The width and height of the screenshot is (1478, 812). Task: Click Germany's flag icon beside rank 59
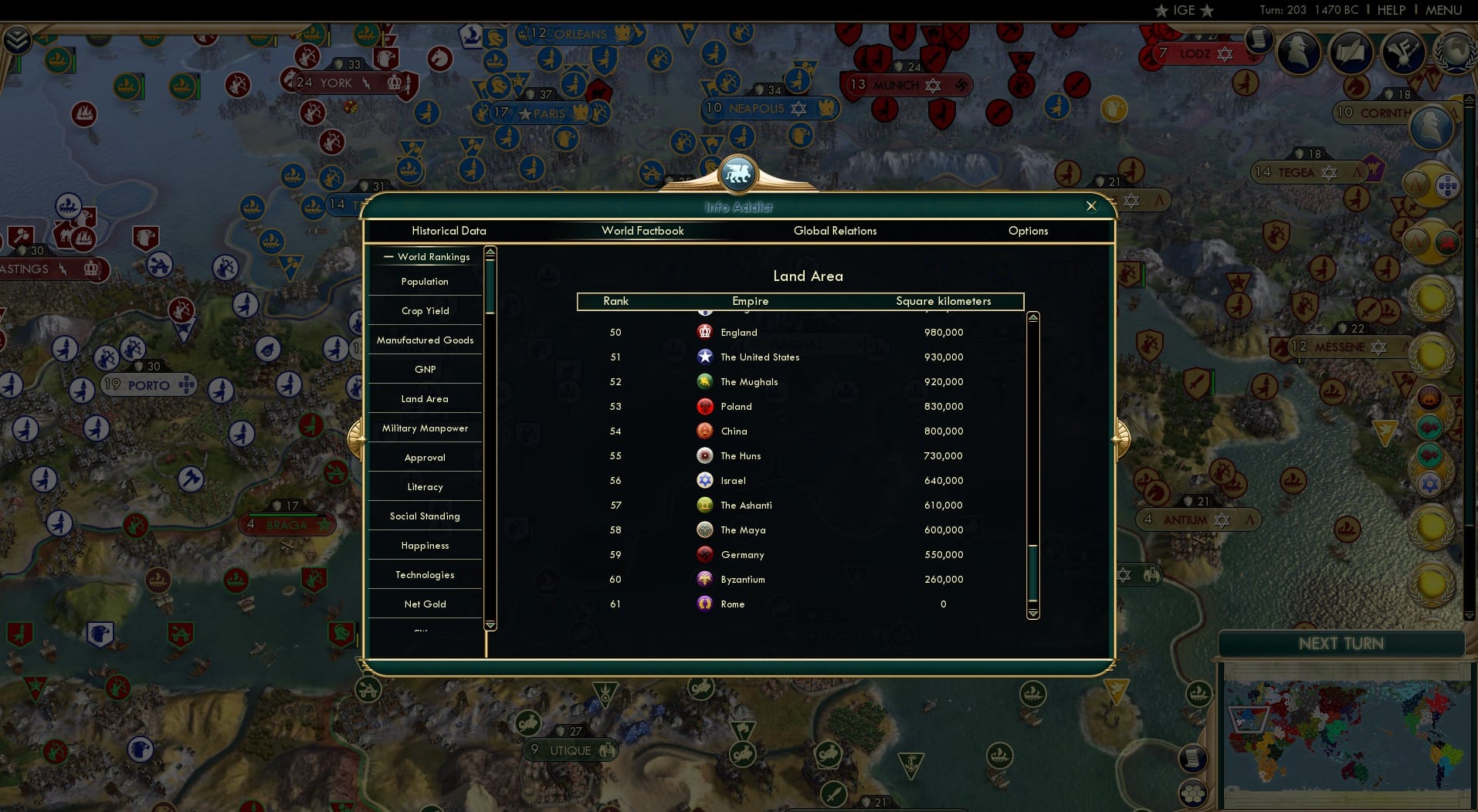pyautogui.click(x=705, y=554)
